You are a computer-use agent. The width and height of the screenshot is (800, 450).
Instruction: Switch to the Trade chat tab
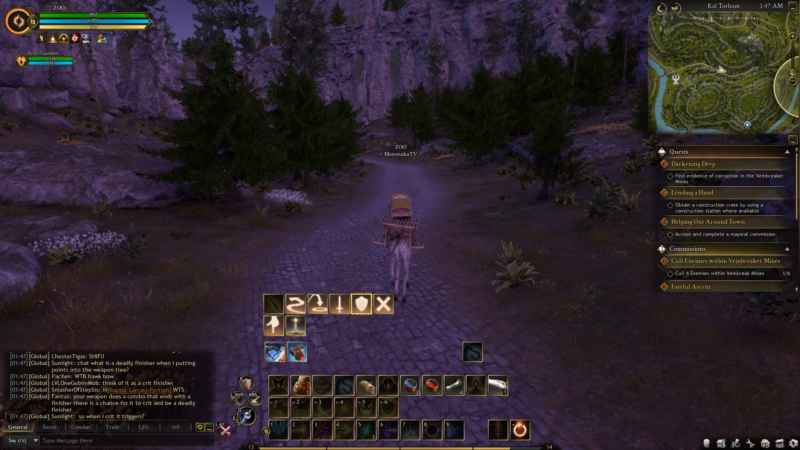coord(113,427)
